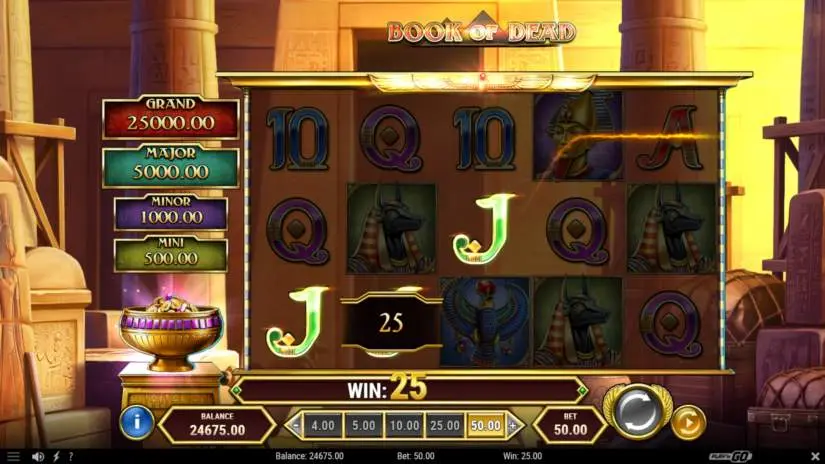Set bet to 4.00
Image resolution: width=825 pixels, height=464 pixels.
(323, 425)
